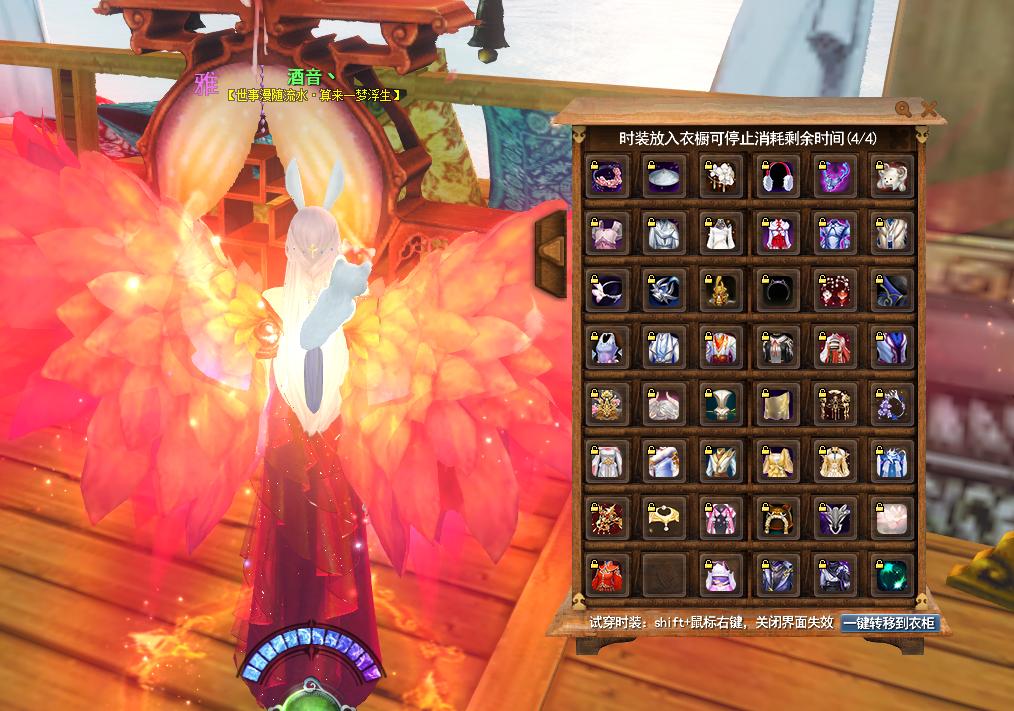Select the purple fox mask item

pyautogui.click(x=833, y=177)
